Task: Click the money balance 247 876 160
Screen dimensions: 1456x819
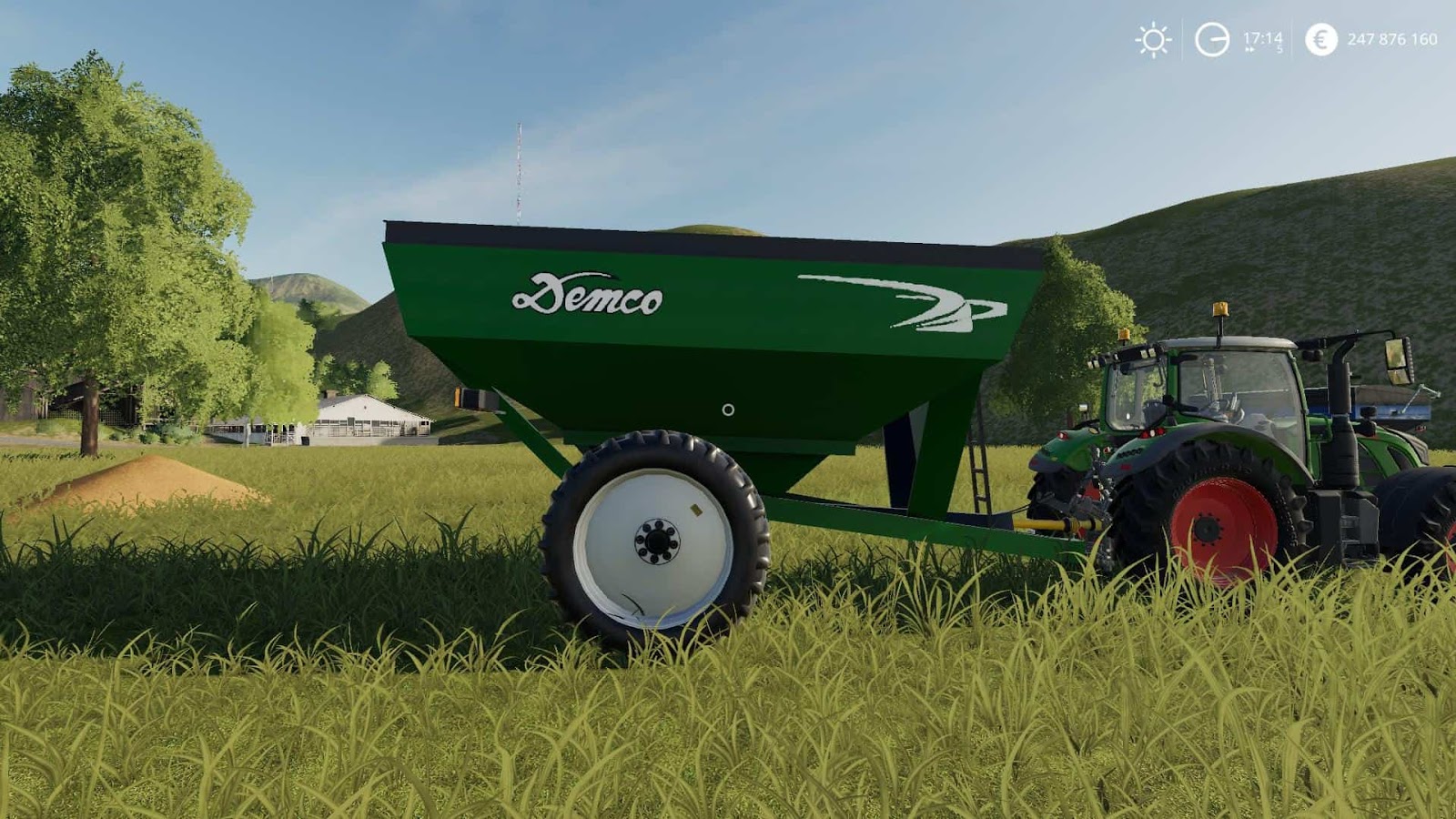Action: tap(1392, 39)
